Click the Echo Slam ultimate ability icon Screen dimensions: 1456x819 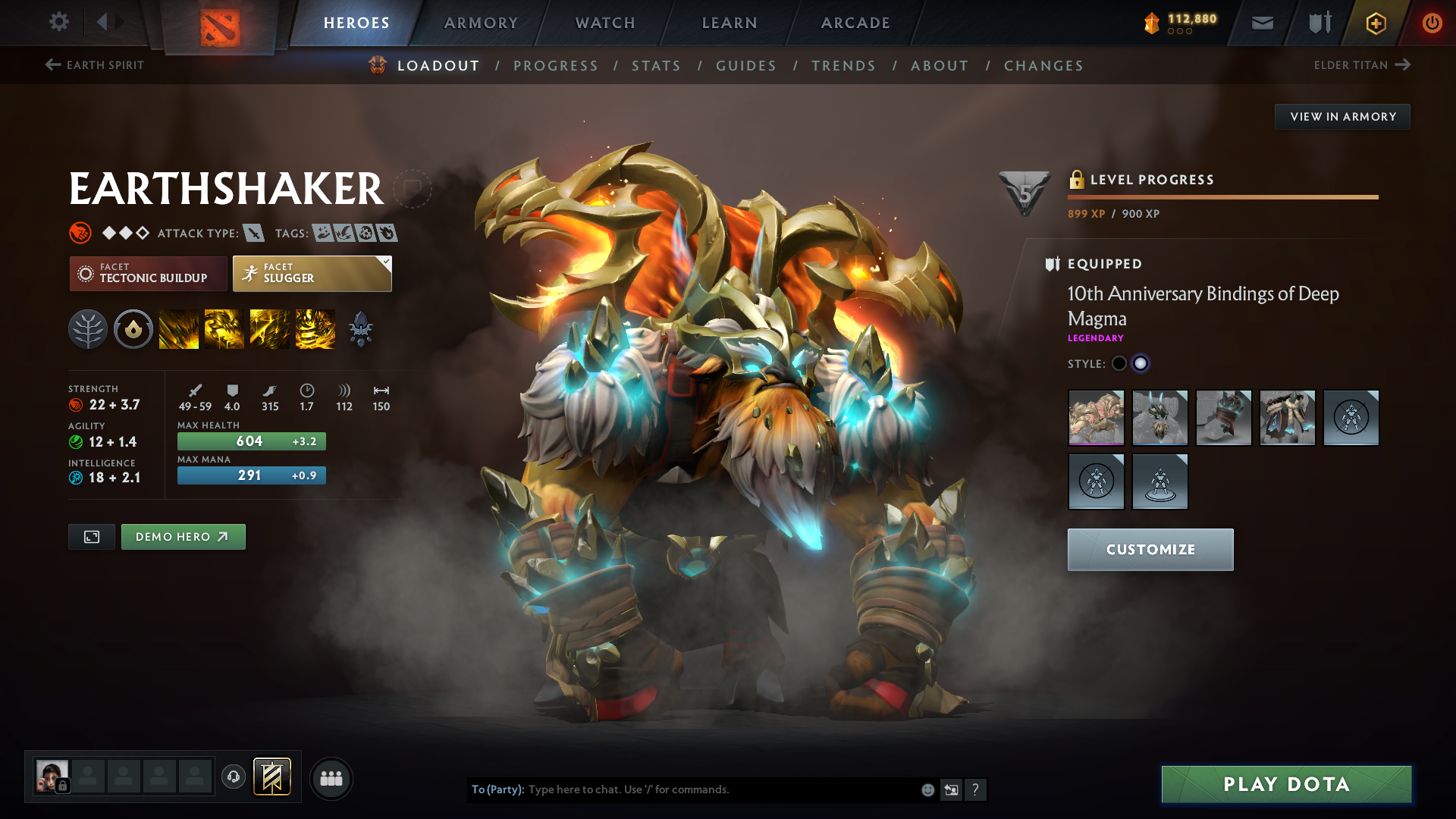315,328
